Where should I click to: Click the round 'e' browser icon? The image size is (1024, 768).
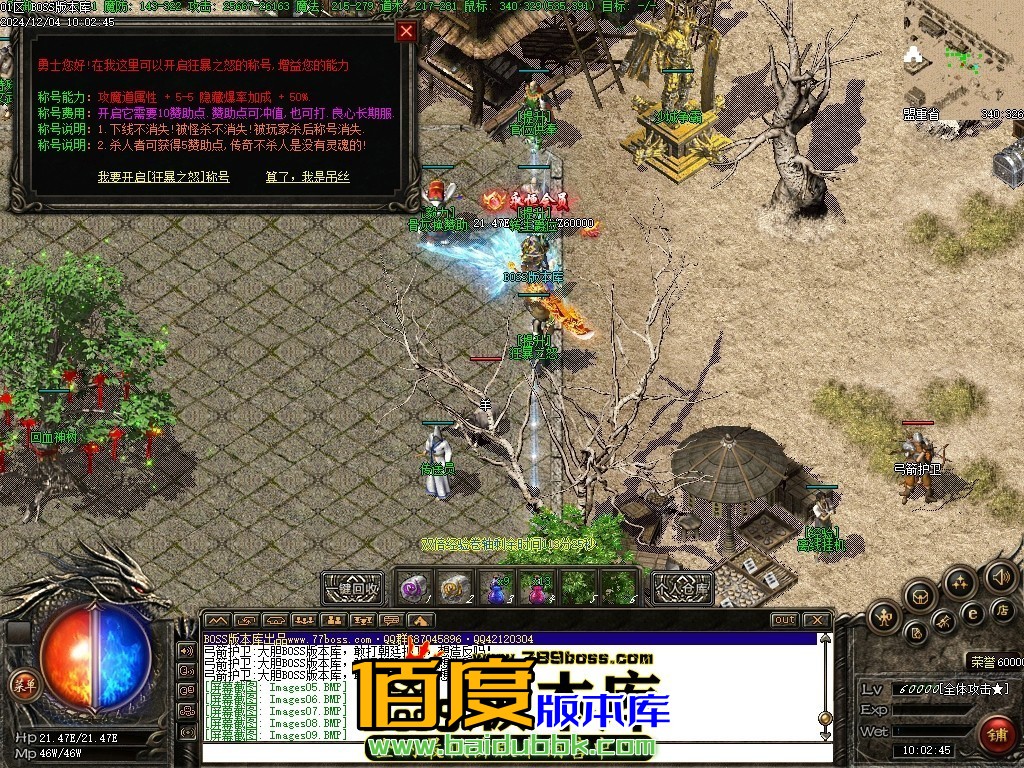(972, 612)
